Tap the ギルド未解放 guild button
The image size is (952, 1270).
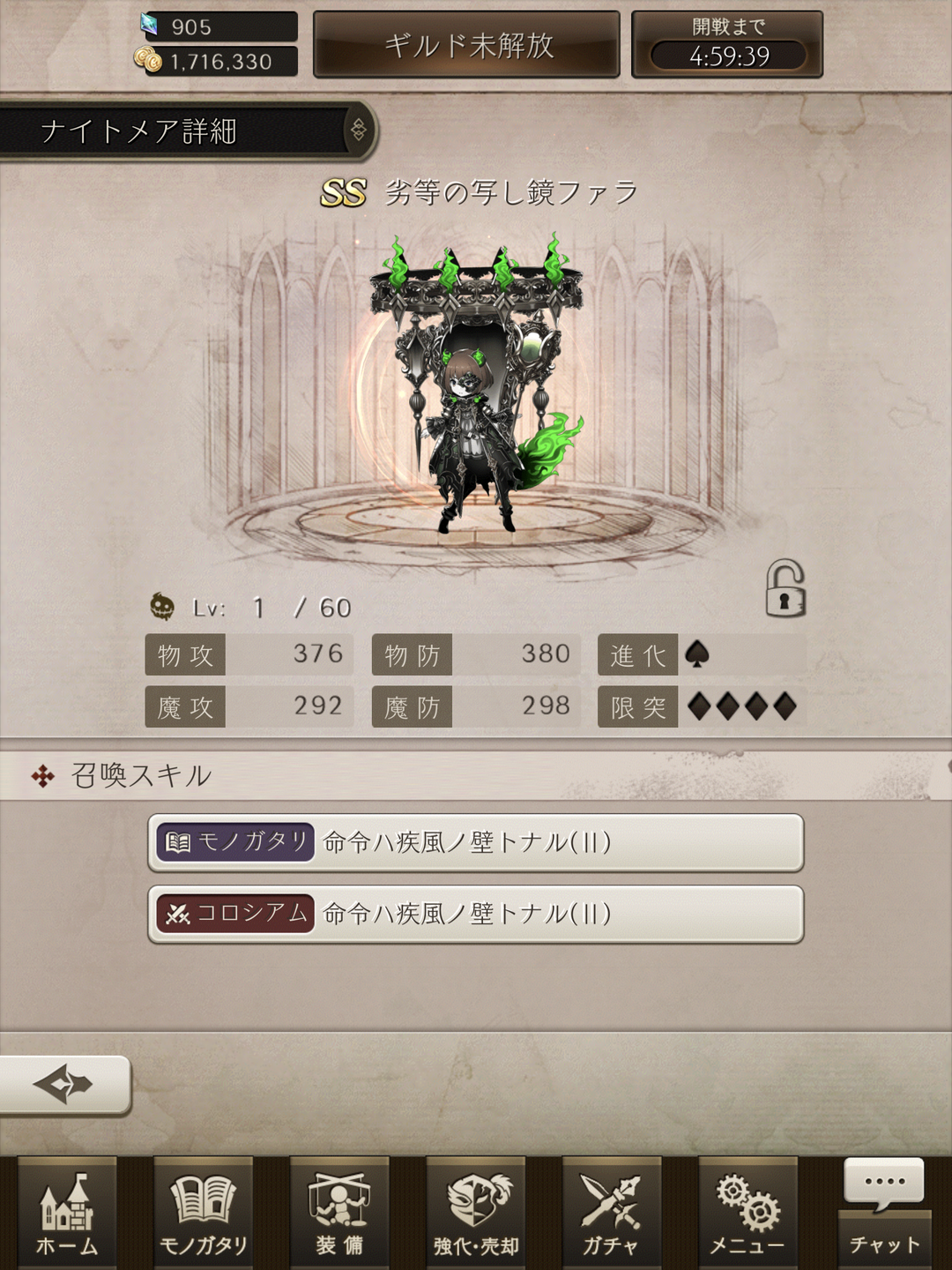(x=467, y=45)
